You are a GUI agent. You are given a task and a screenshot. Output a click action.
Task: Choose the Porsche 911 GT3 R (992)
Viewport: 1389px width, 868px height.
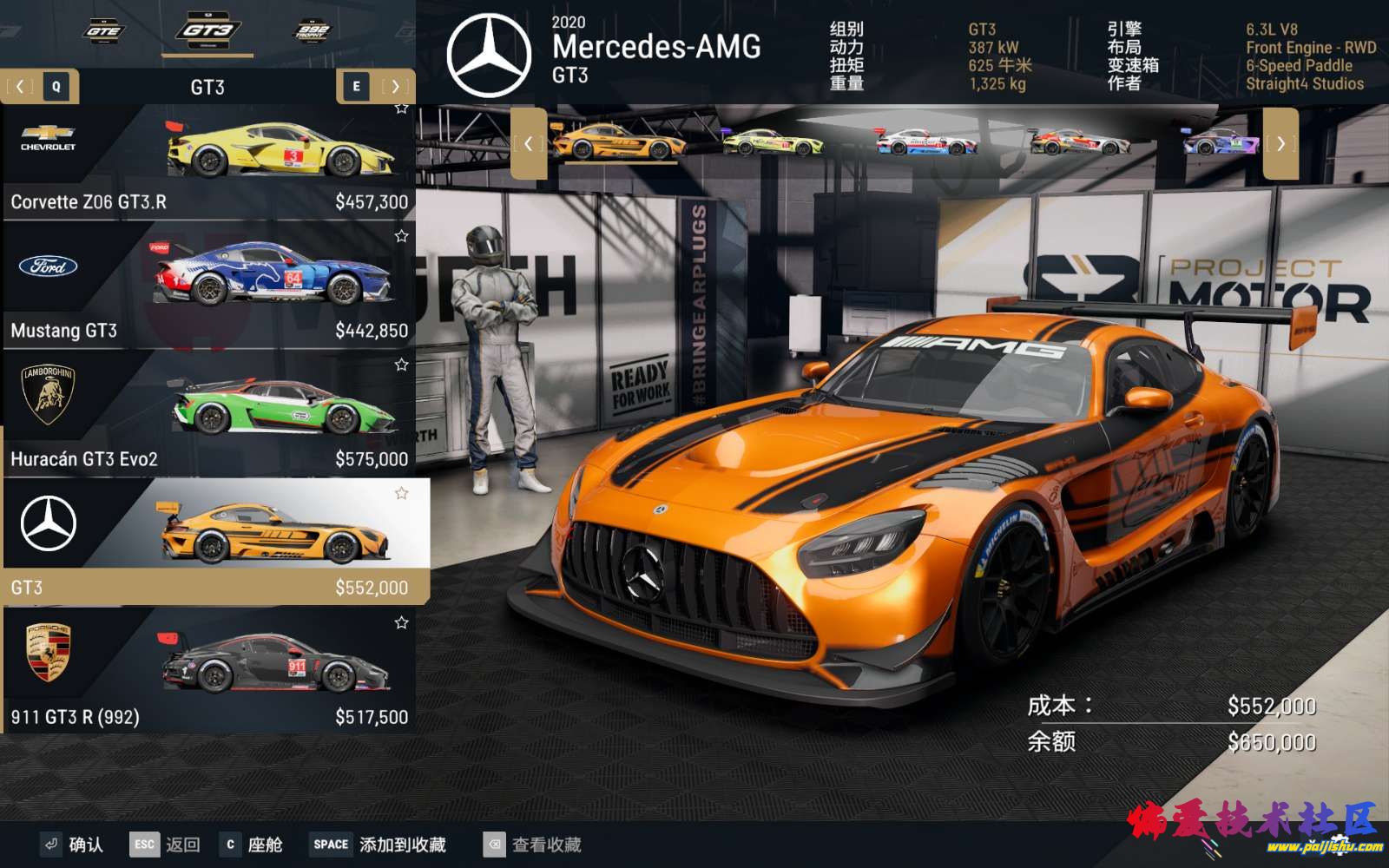(x=208, y=670)
